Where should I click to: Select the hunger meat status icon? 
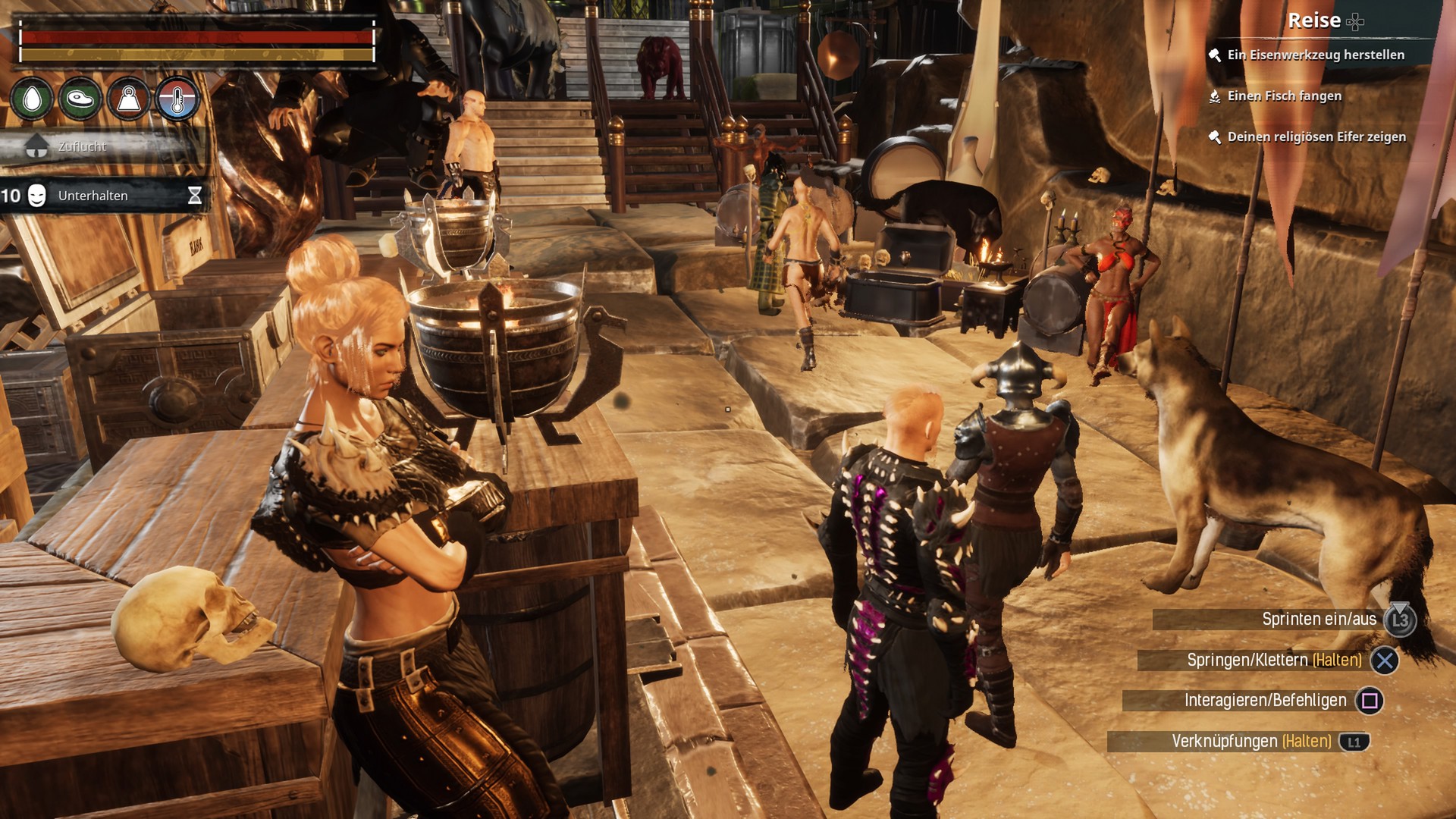pos(80,99)
